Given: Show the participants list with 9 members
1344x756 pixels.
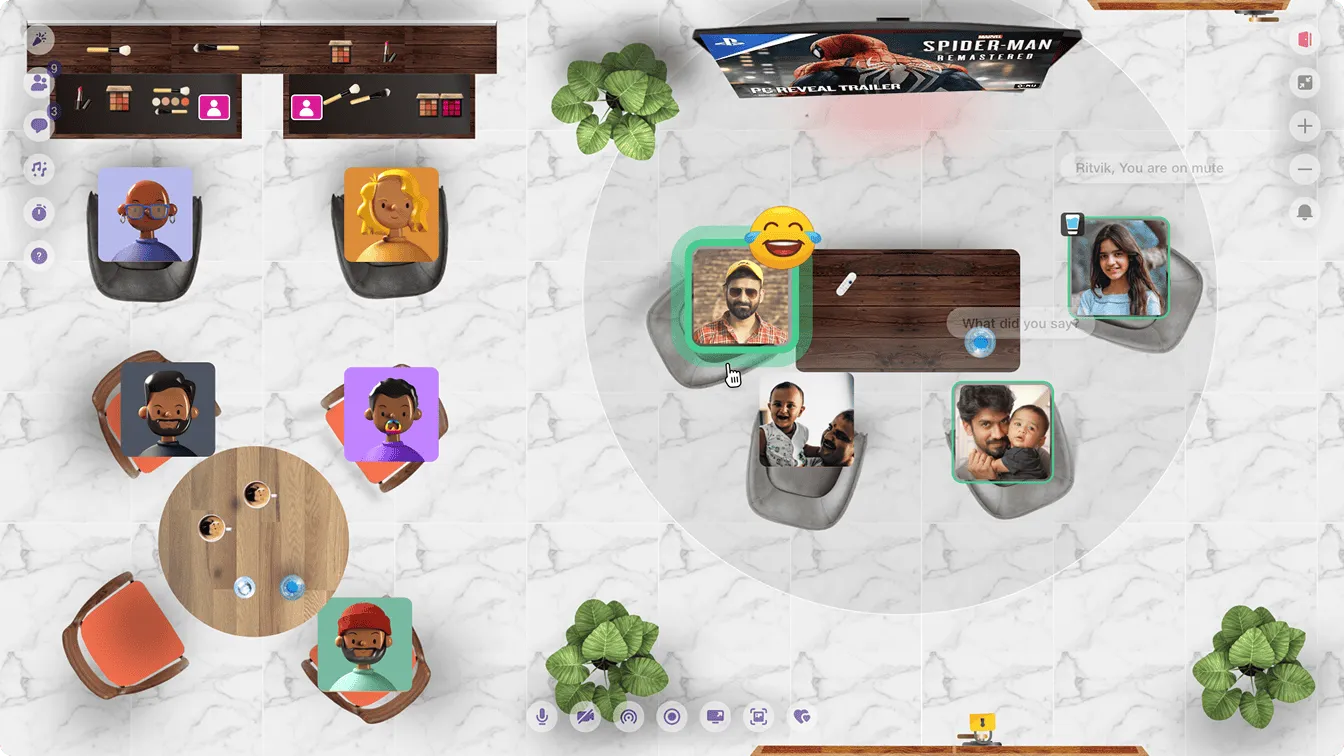Looking at the screenshot, I should tap(39, 83).
